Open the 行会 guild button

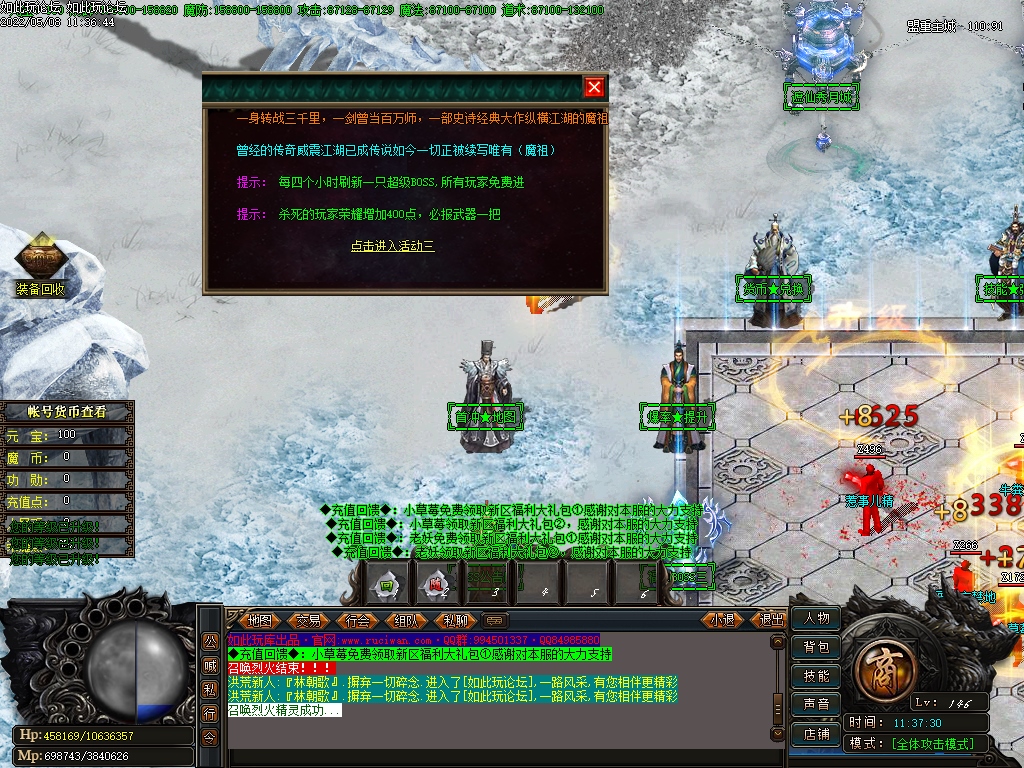(358, 620)
